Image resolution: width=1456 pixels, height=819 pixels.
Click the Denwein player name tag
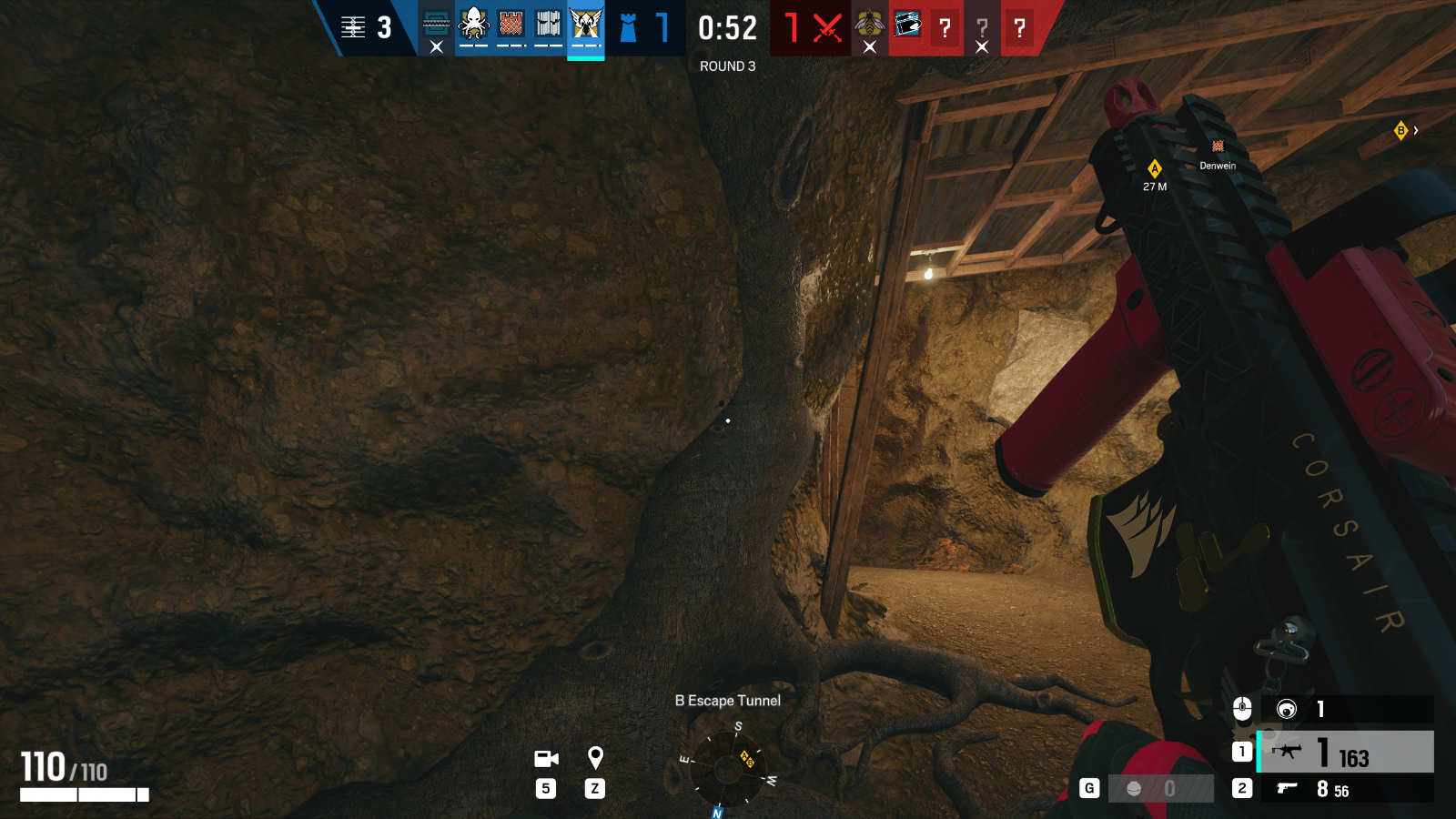coord(1217,167)
